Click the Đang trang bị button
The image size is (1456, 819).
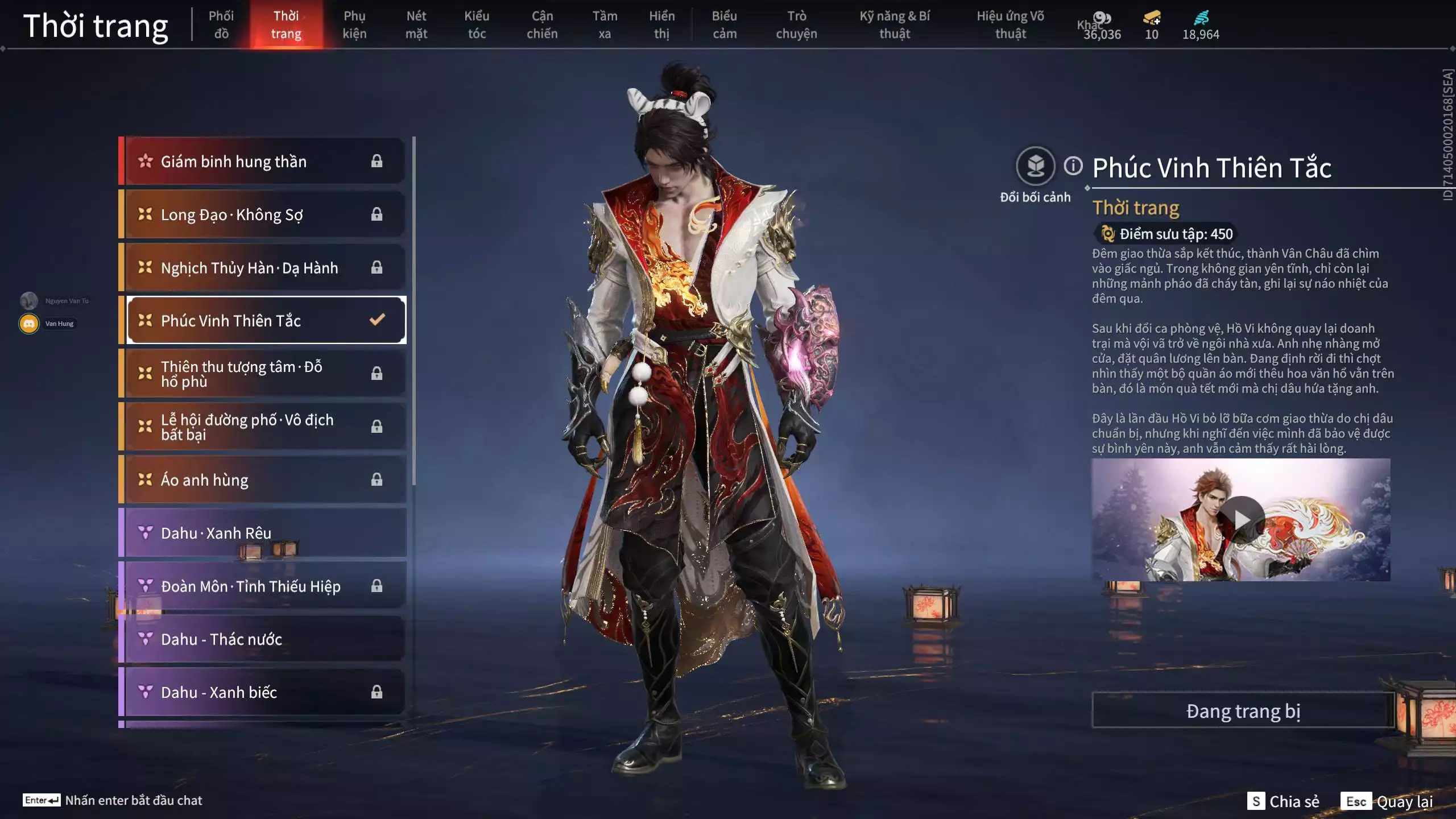(1243, 711)
